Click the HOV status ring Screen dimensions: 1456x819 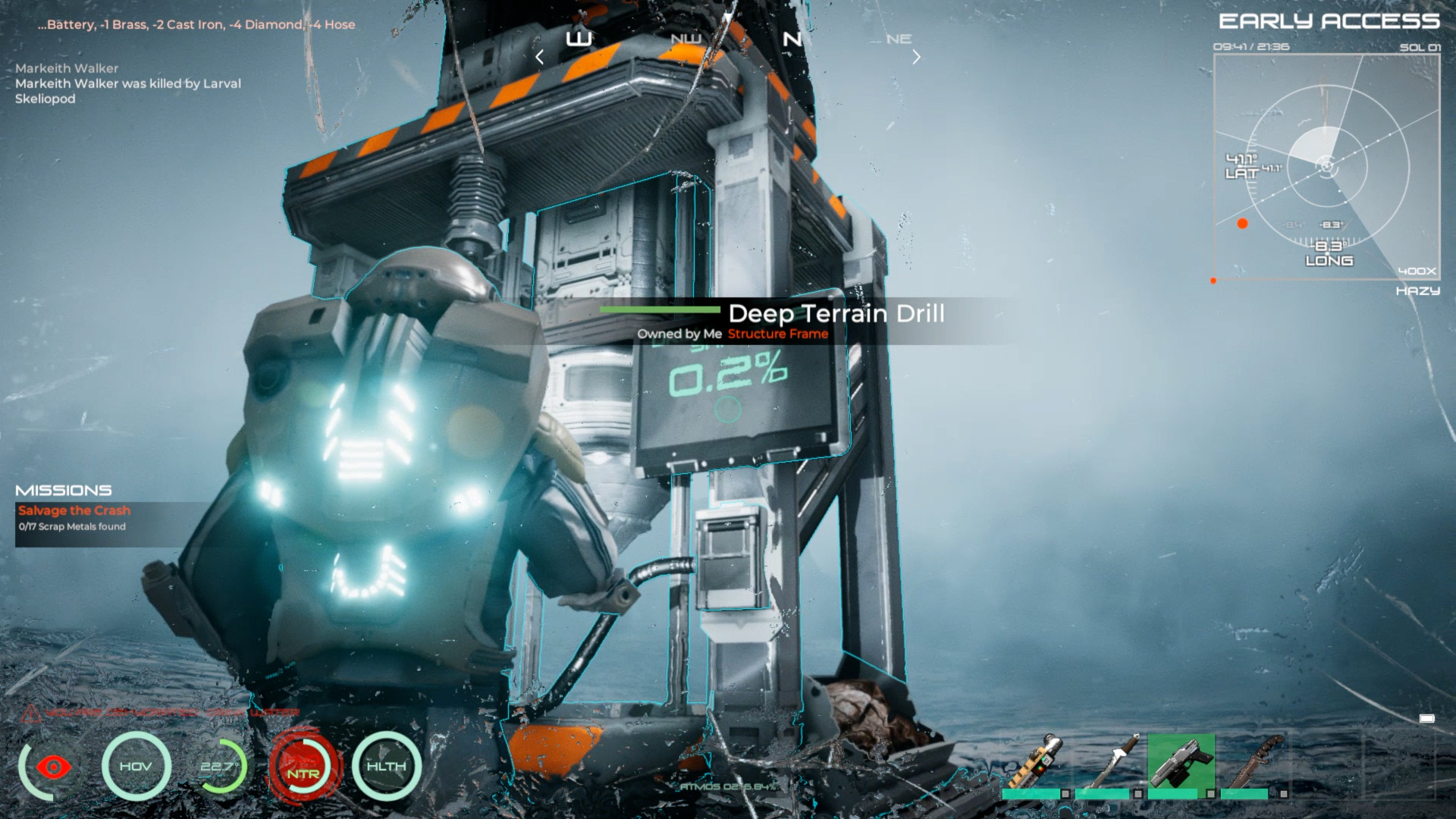pos(136,767)
